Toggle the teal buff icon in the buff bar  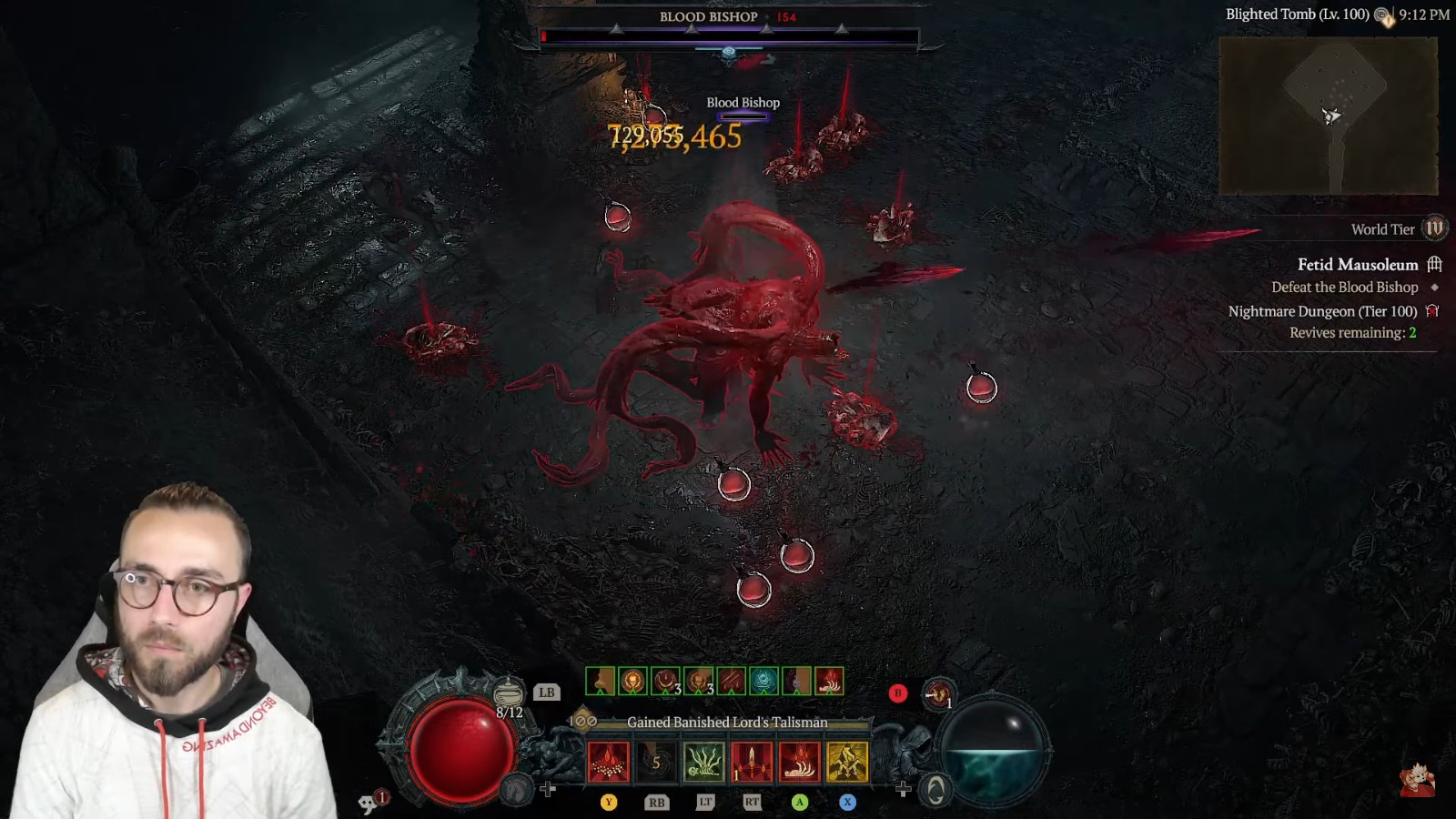[764, 681]
